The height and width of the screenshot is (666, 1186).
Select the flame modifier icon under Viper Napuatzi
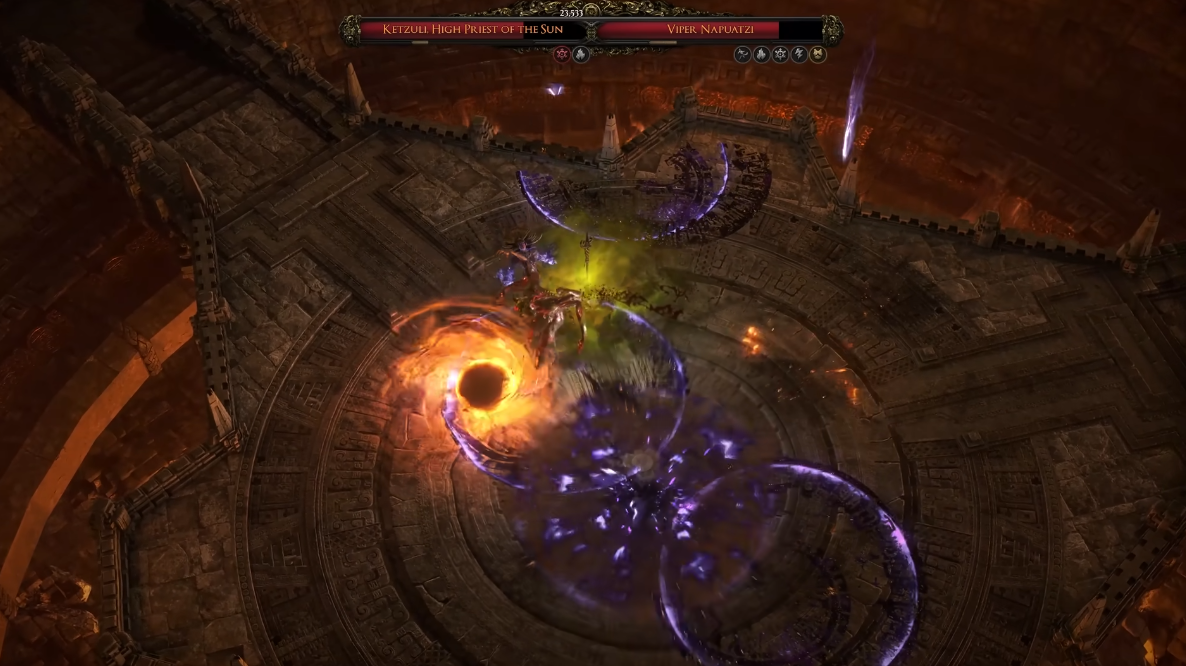pos(761,54)
